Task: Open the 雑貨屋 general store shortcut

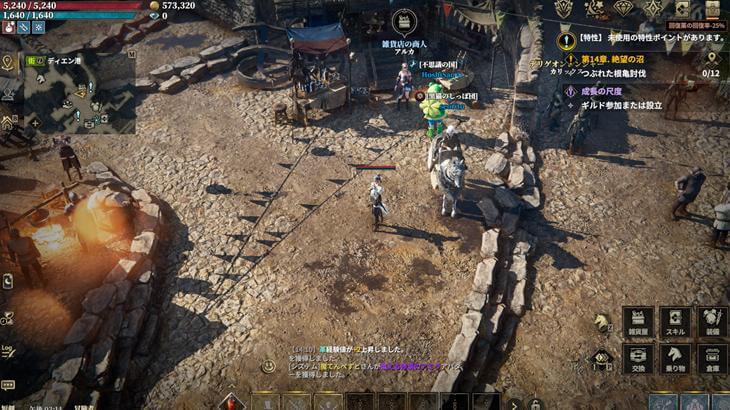Action: click(x=637, y=322)
